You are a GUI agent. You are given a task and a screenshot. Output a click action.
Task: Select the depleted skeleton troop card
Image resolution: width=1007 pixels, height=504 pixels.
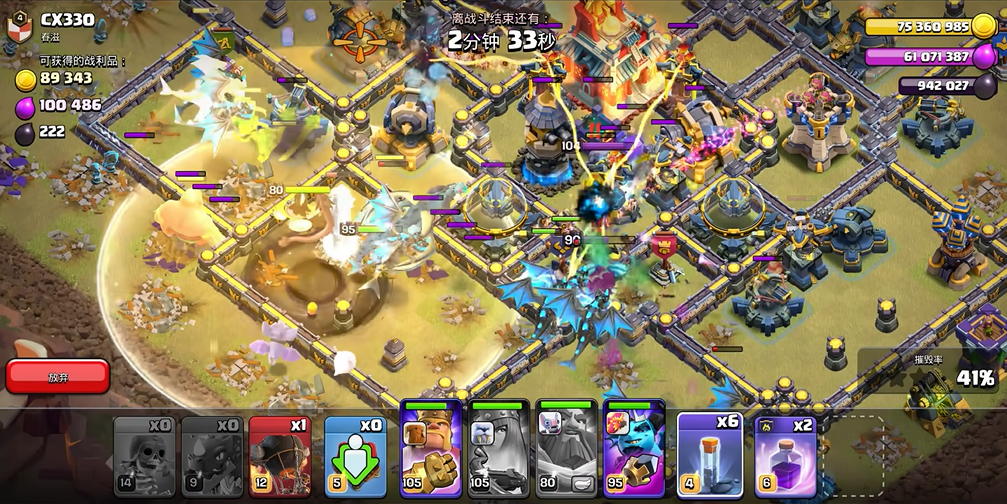[x=144, y=456]
